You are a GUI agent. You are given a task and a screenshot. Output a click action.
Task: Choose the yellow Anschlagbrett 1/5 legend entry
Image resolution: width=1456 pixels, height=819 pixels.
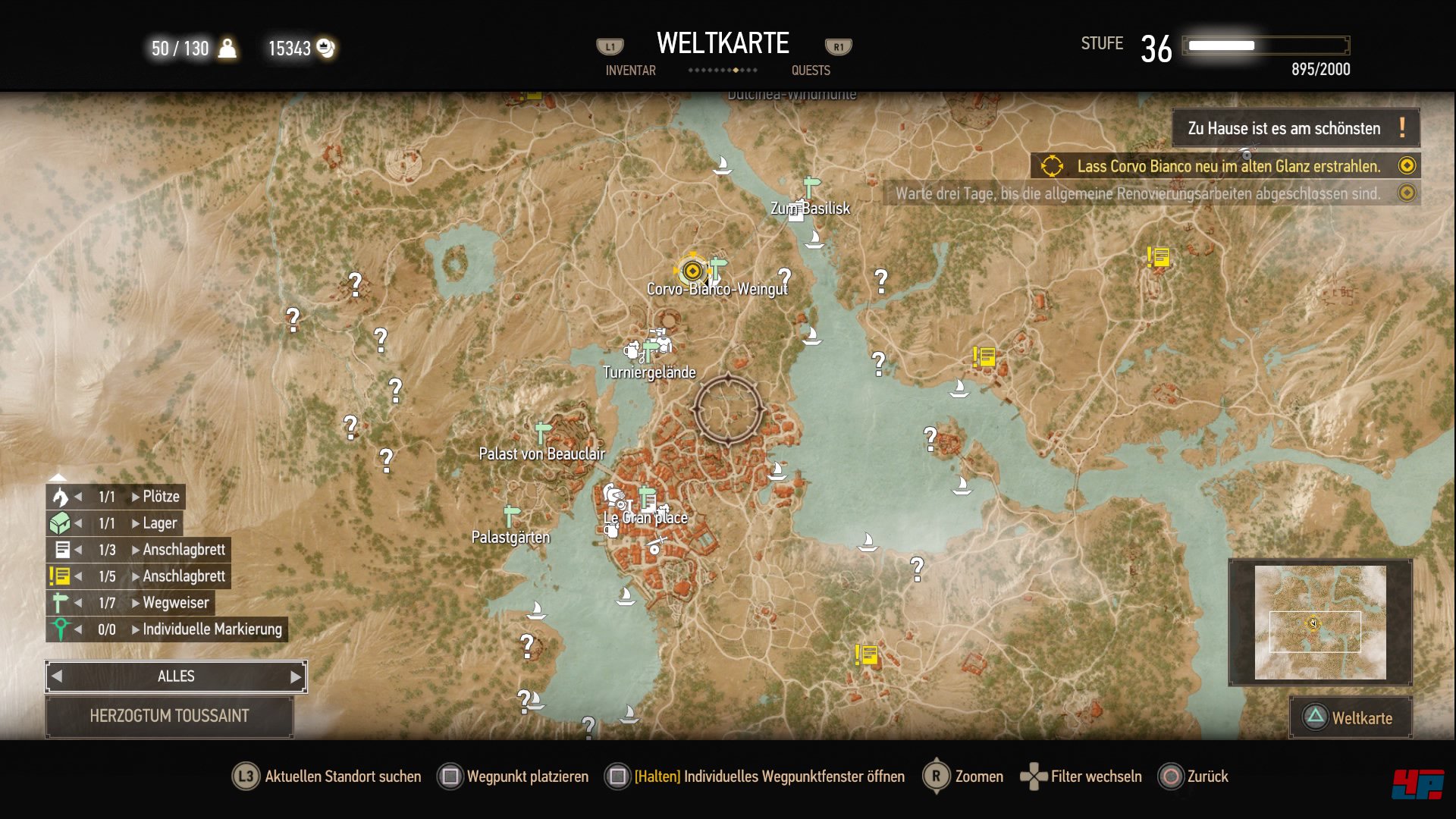tap(184, 576)
